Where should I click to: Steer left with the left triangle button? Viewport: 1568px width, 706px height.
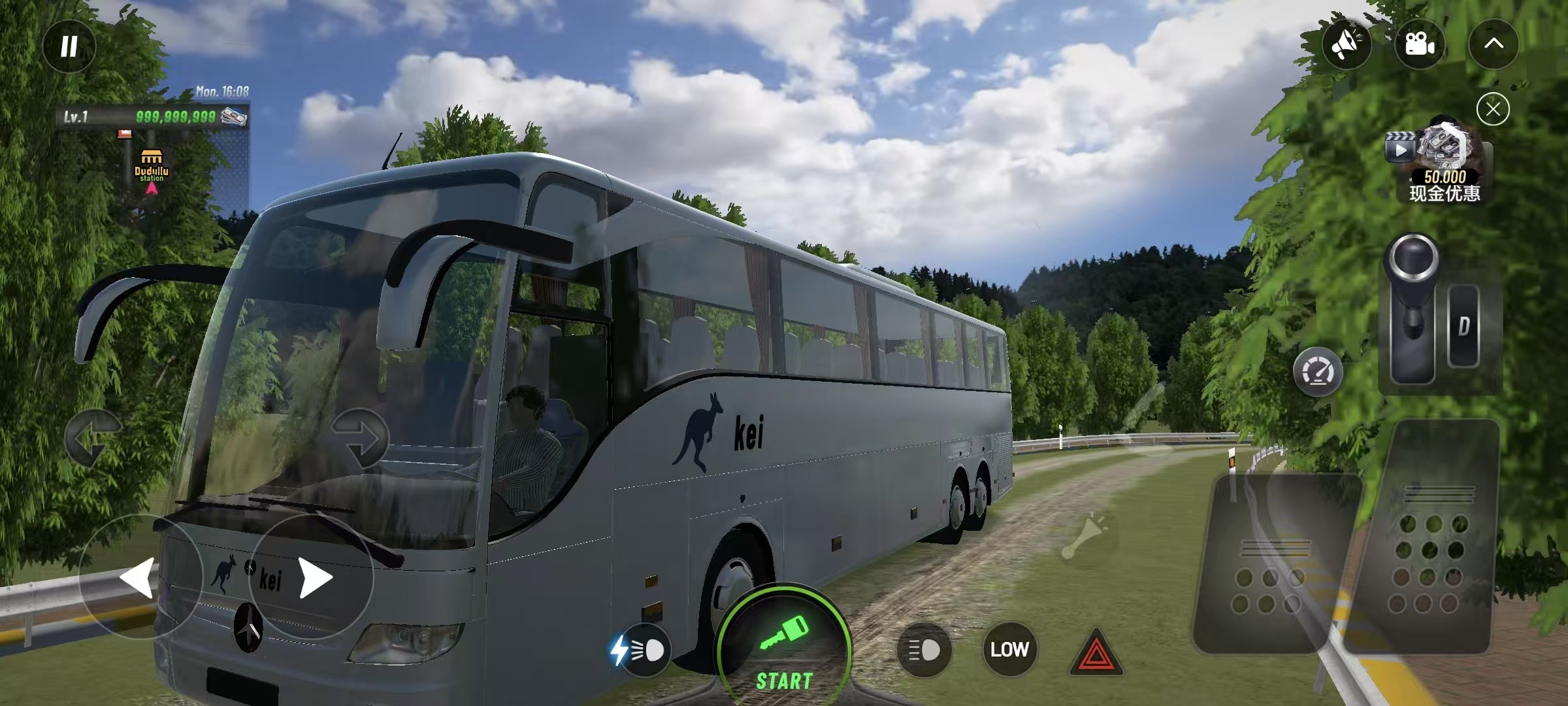pos(139,577)
